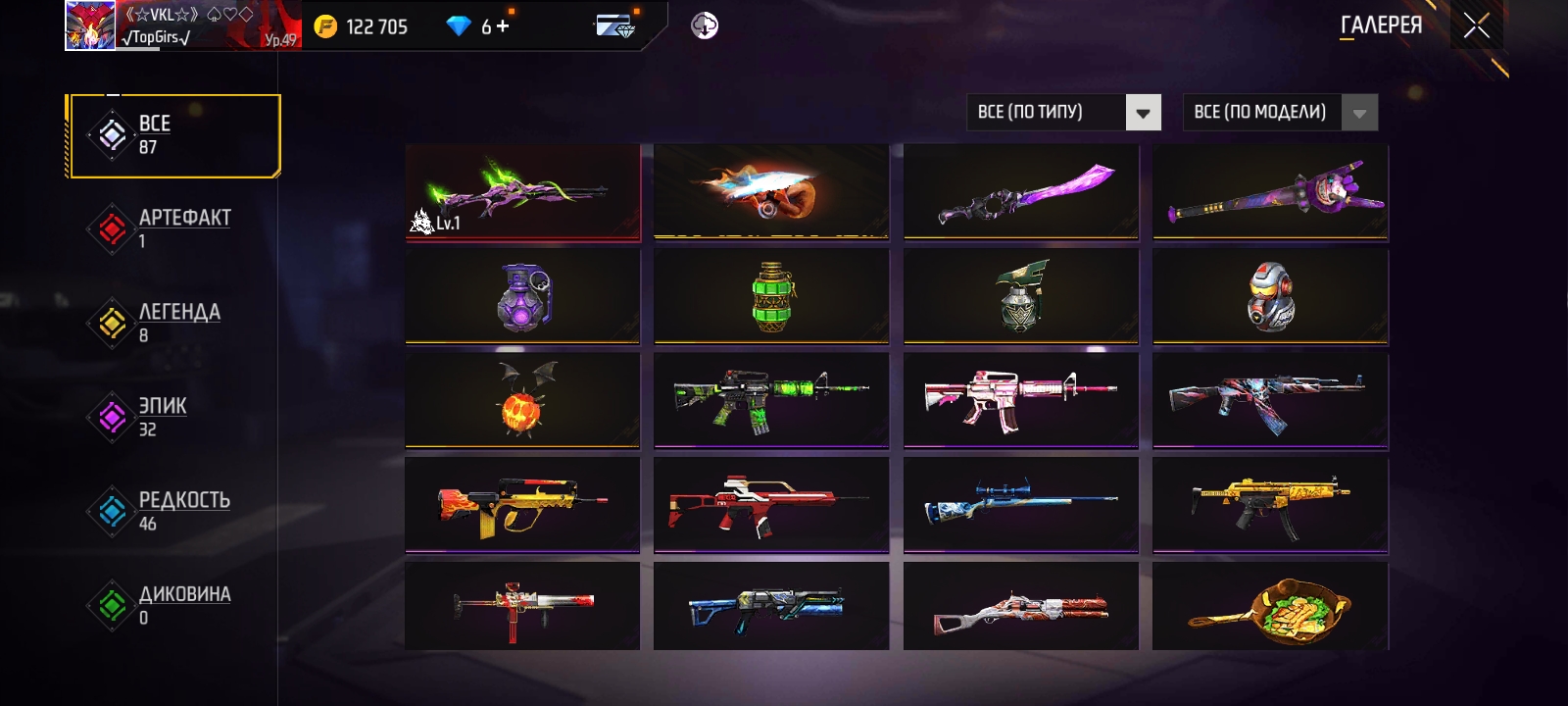The width and height of the screenshot is (1568, 706).
Task: Select the robot helmet grenade skin
Action: (x=1270, y=295)
